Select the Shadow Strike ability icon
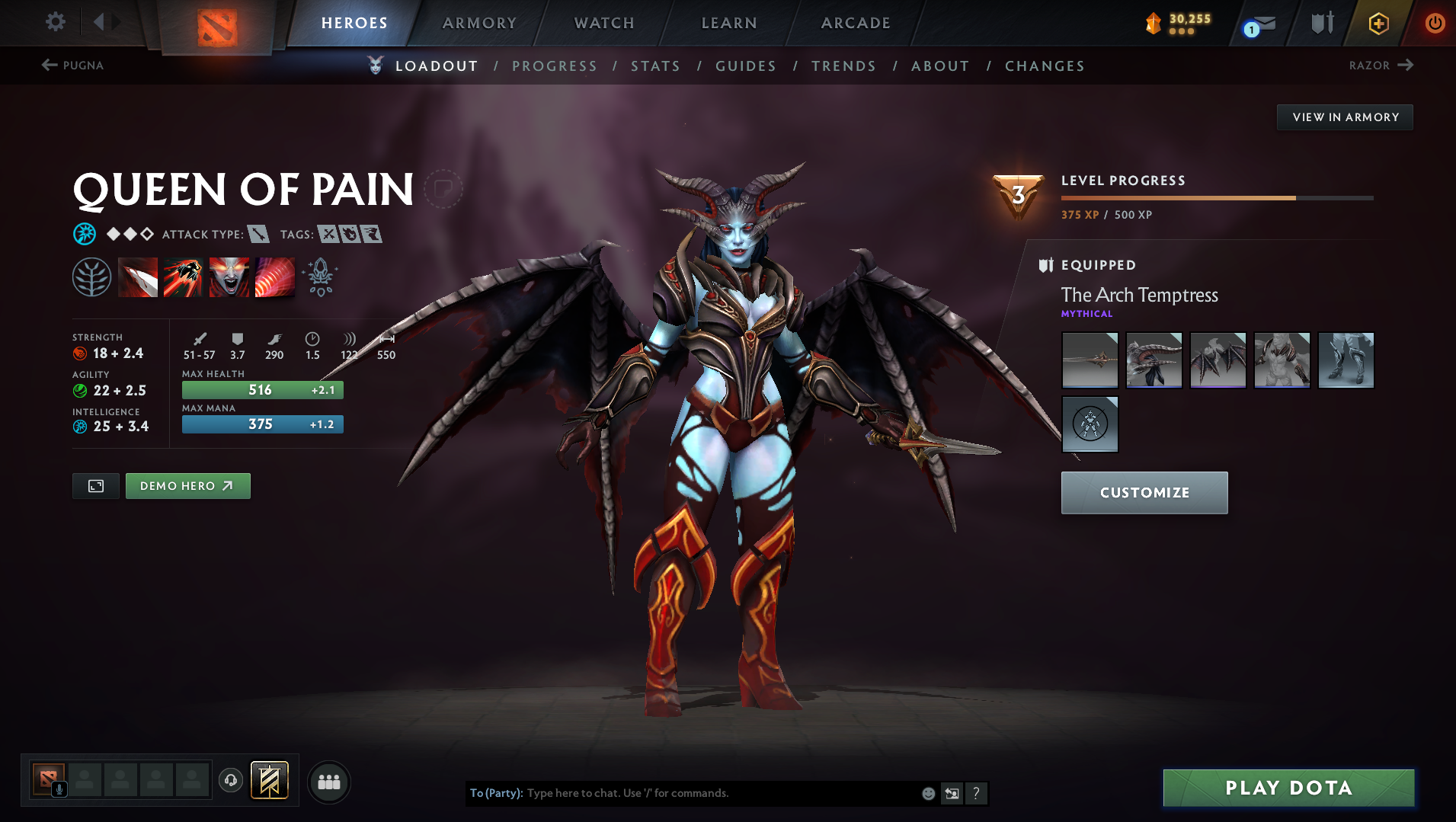This screenshot has height=822, width=1456. (x=138, y=277)
